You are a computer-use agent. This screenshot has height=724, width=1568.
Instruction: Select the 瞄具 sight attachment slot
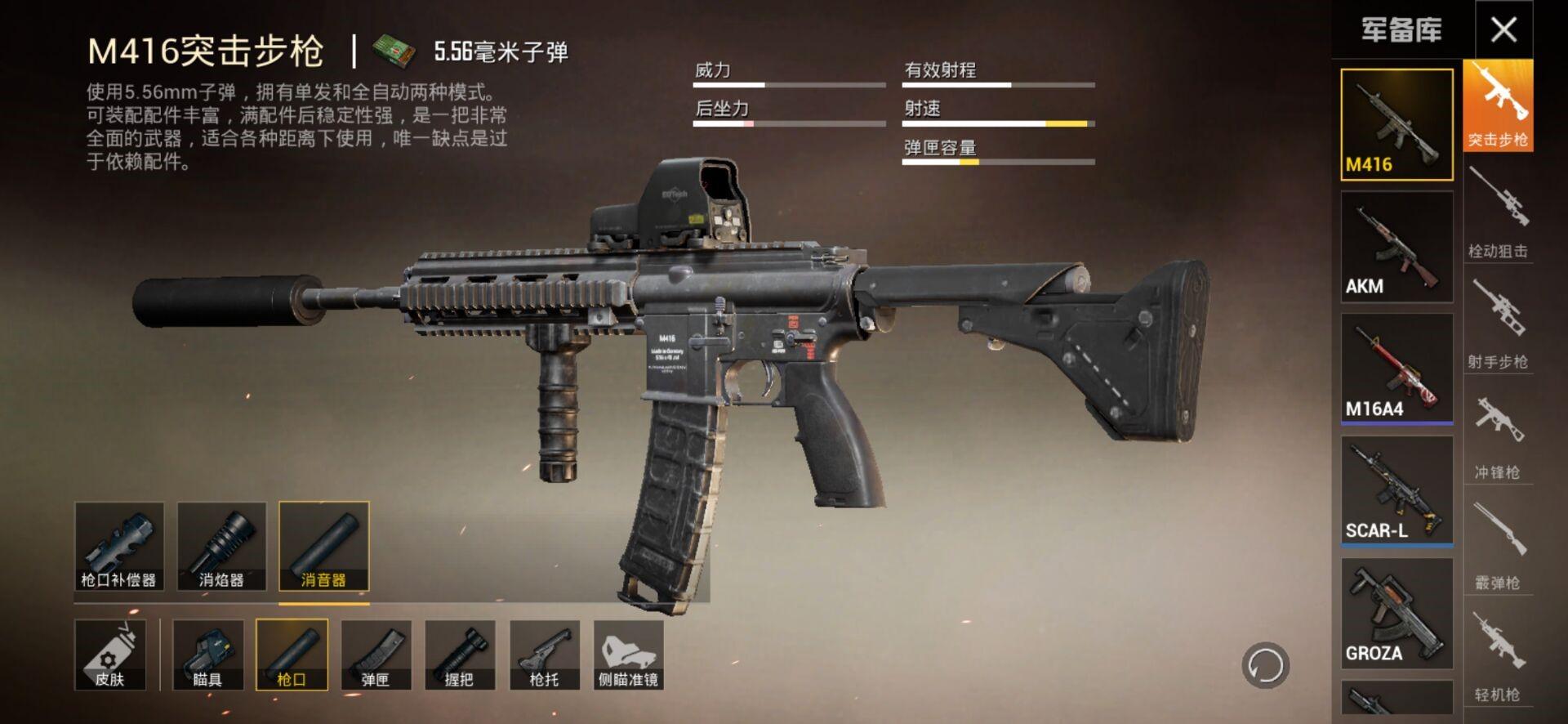[x=207, y=655]
